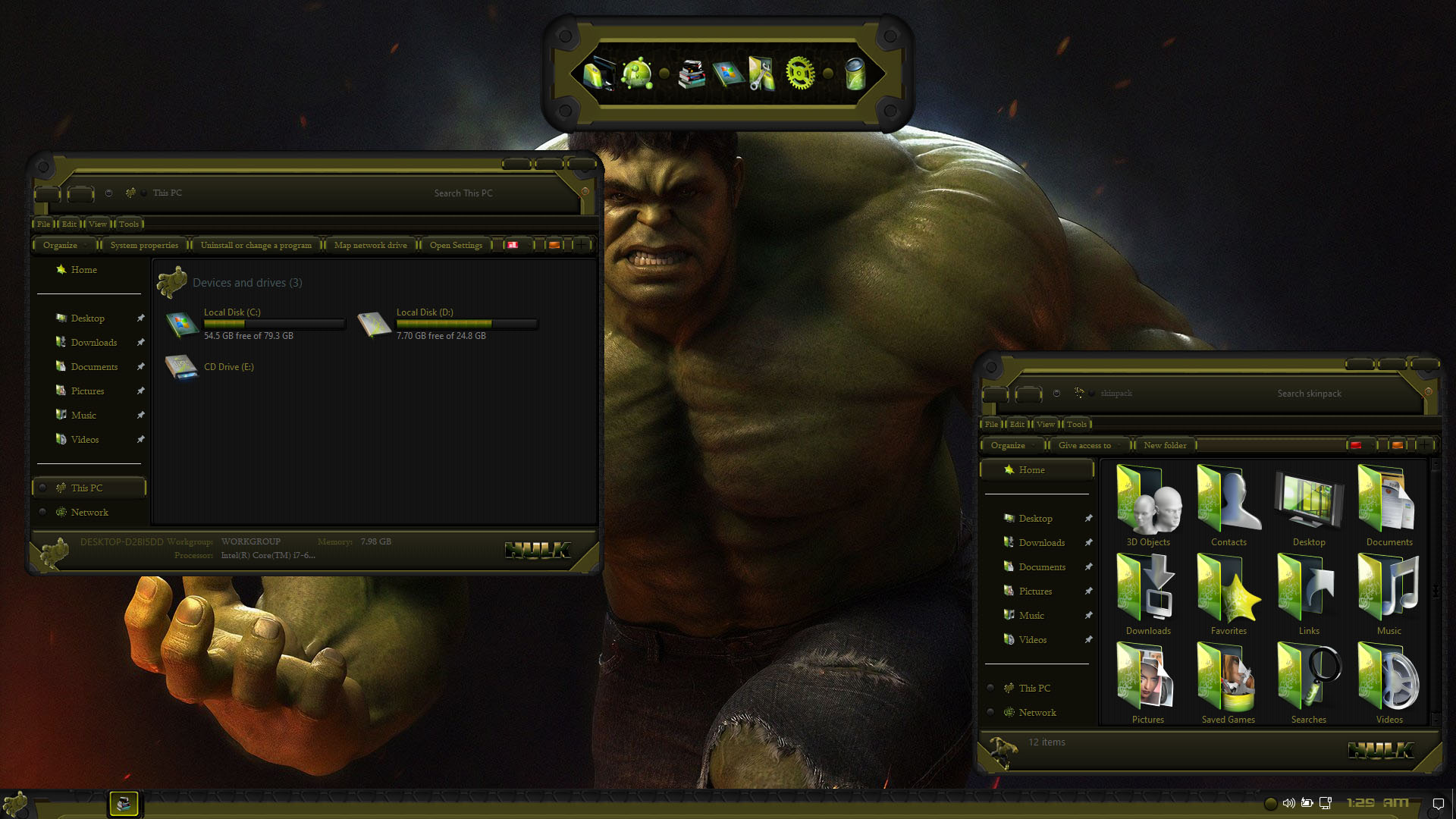Open the gear settings dock icon
This screenshot has width=1456, height=819.
click(x=800, y=74)
